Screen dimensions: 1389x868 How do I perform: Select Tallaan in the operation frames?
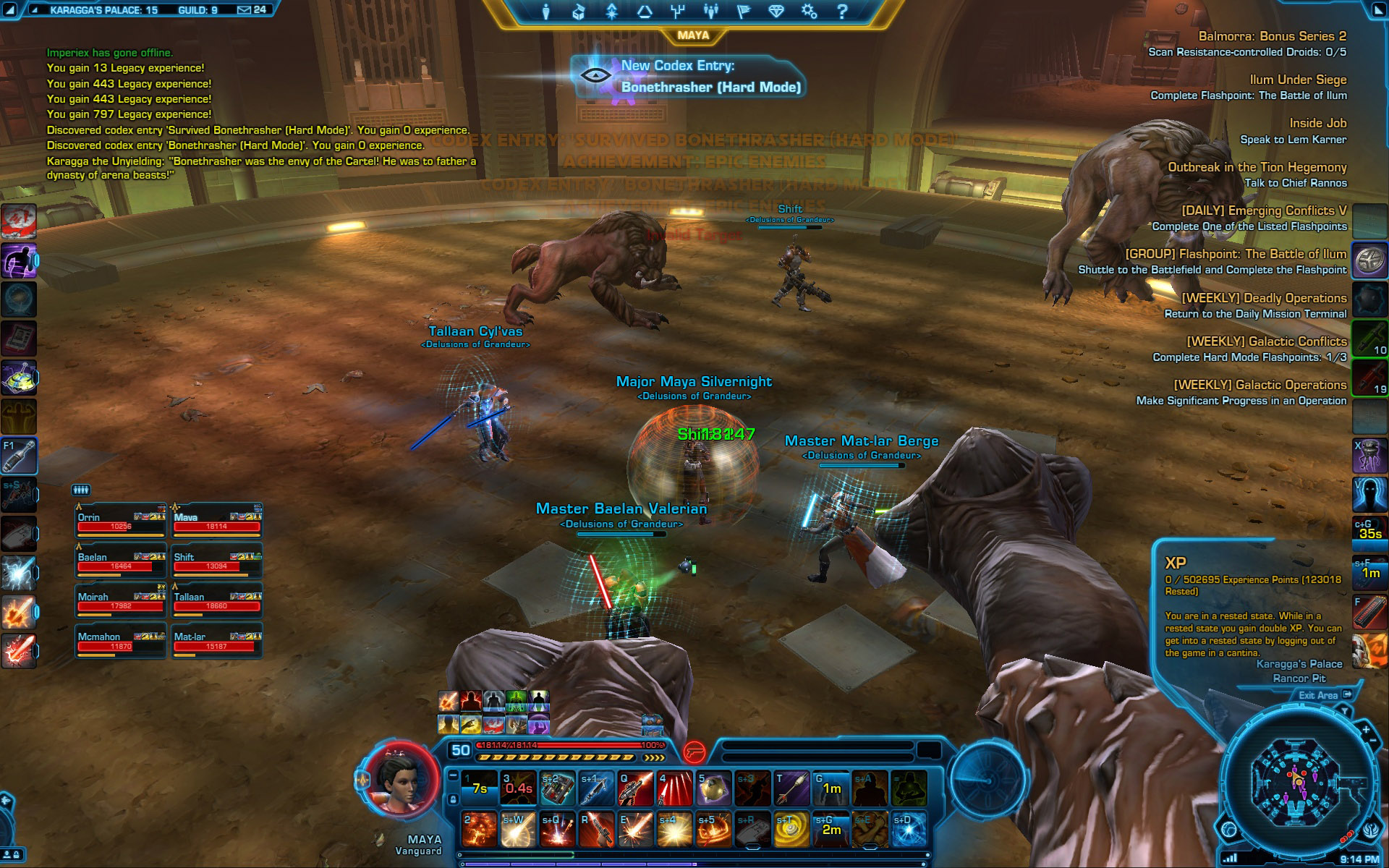[x=216, y=600]
